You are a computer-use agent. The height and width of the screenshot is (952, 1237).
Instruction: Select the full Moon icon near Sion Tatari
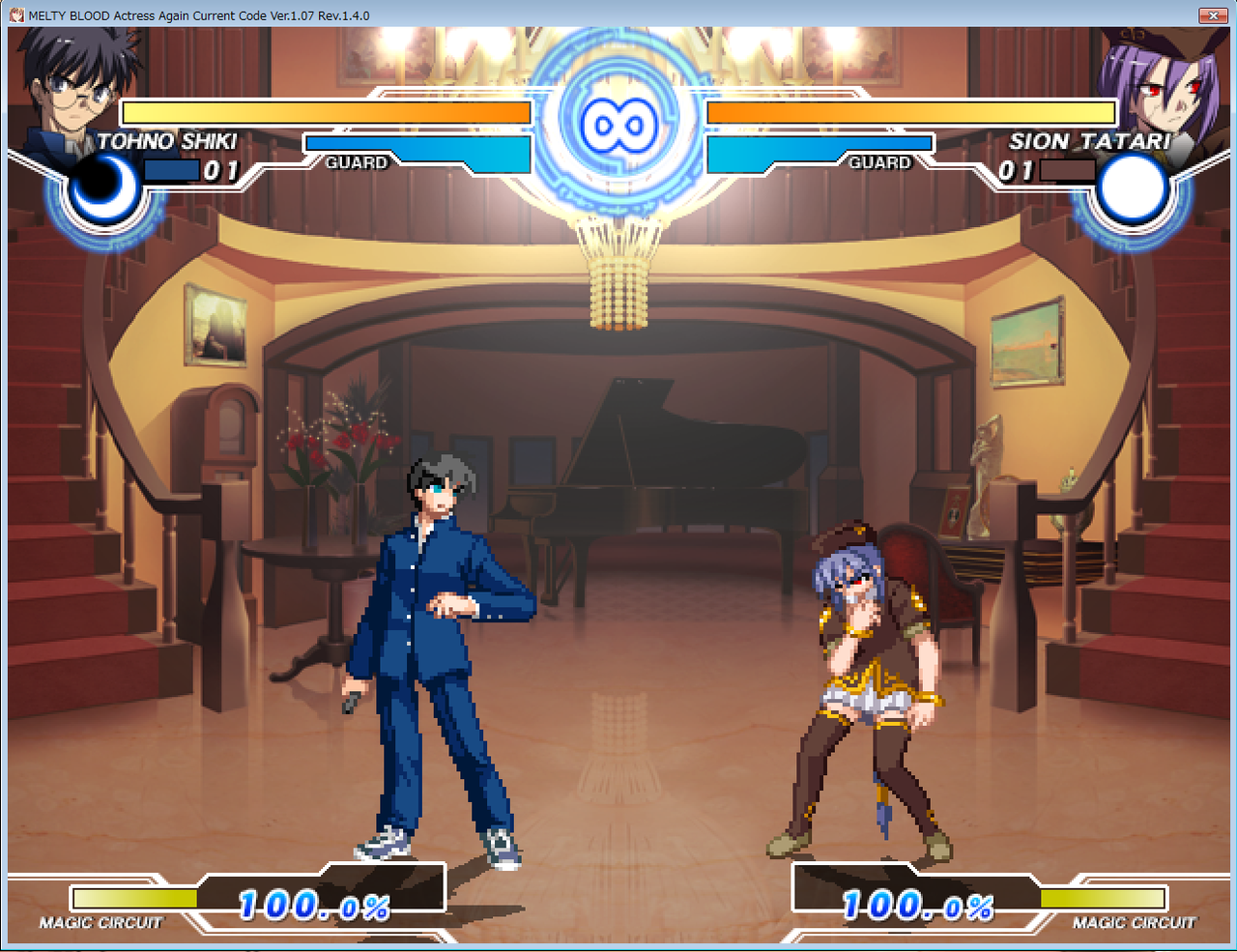[x=1133, y=188]
